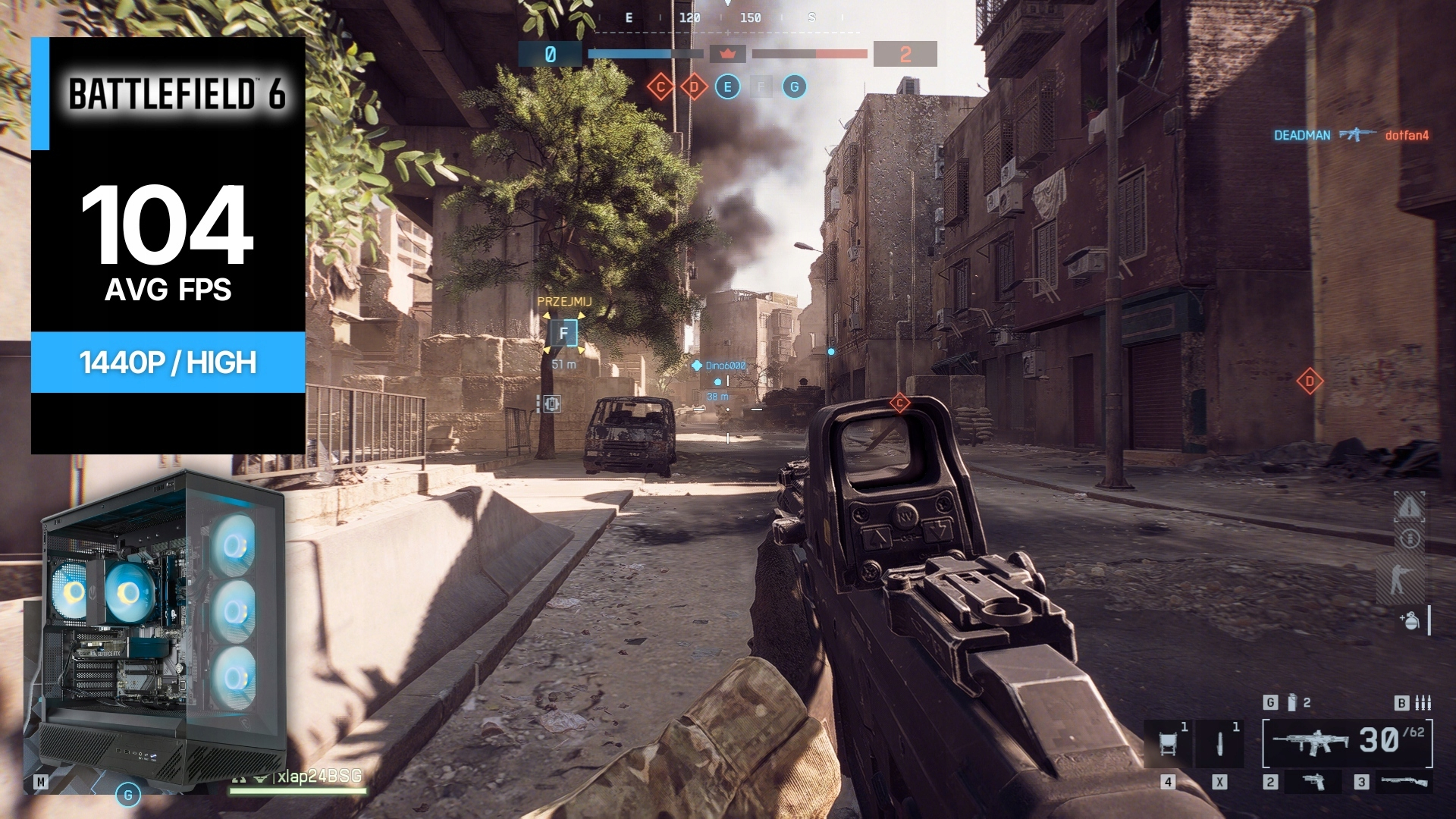
Task: Click the three-bullet ammo type icon
Action: (1423, 703)
